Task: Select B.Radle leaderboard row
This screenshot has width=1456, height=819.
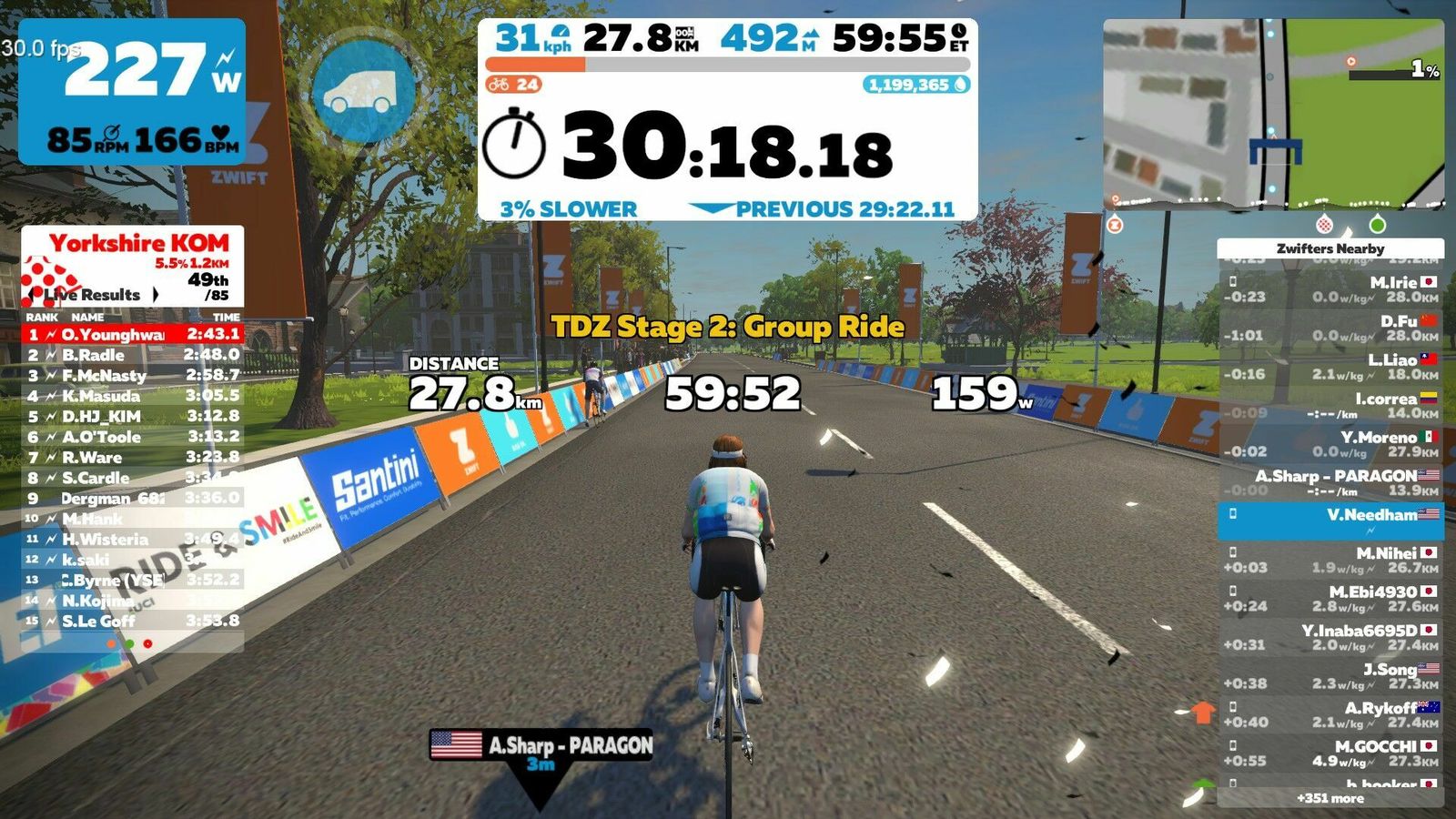Action: 132,355
